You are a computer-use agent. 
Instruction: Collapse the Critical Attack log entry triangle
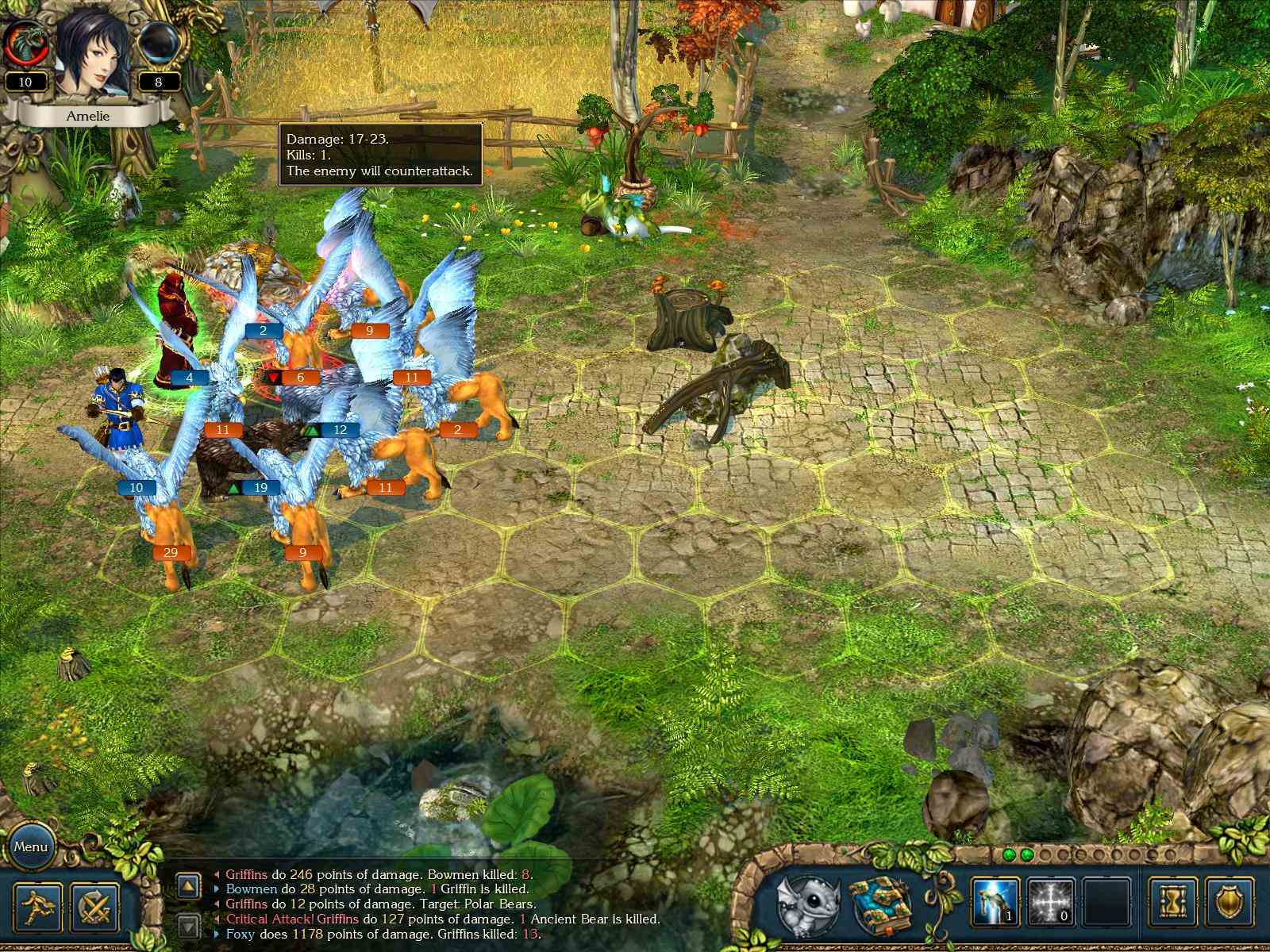[217, 918]
